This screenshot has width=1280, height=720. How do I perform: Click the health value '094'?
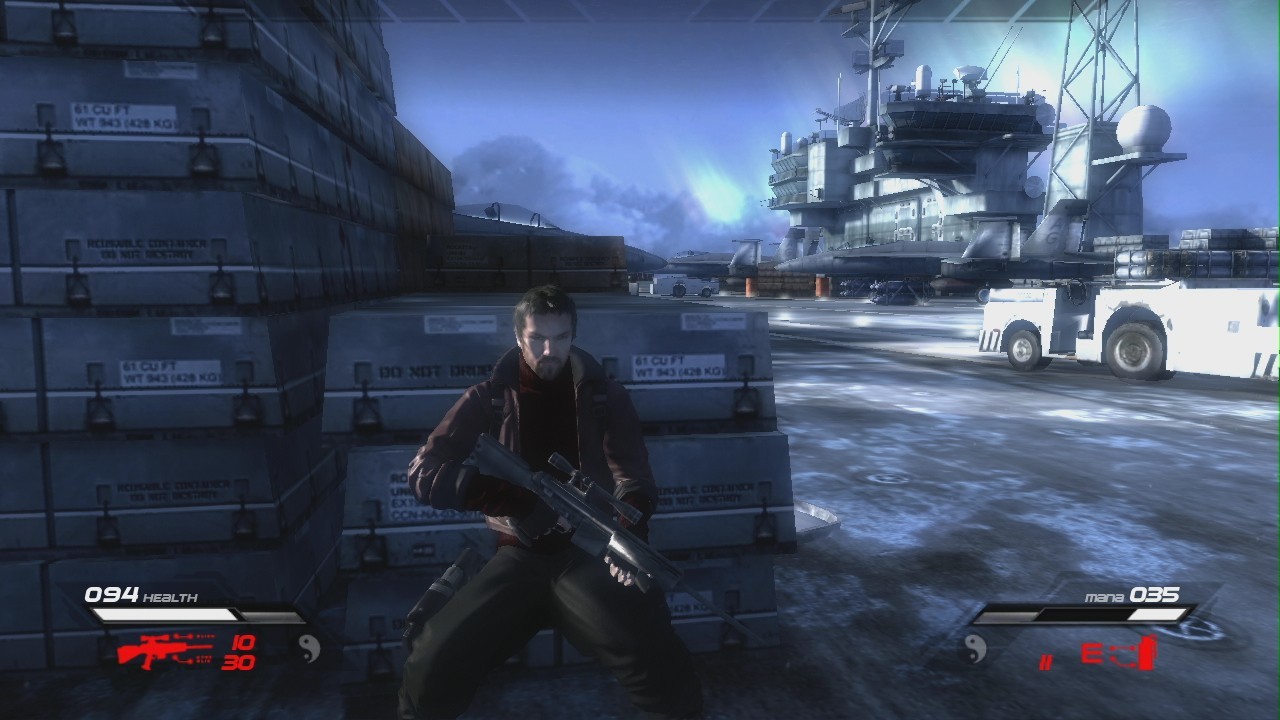pos(112,593)
